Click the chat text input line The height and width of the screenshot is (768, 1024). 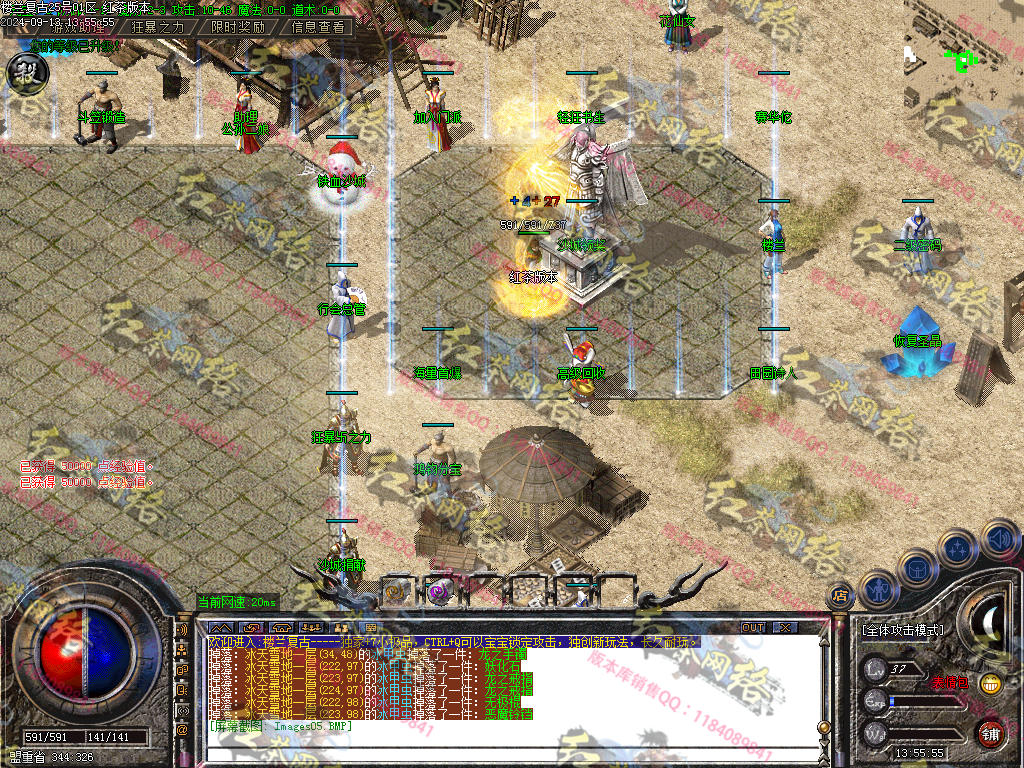500,754
